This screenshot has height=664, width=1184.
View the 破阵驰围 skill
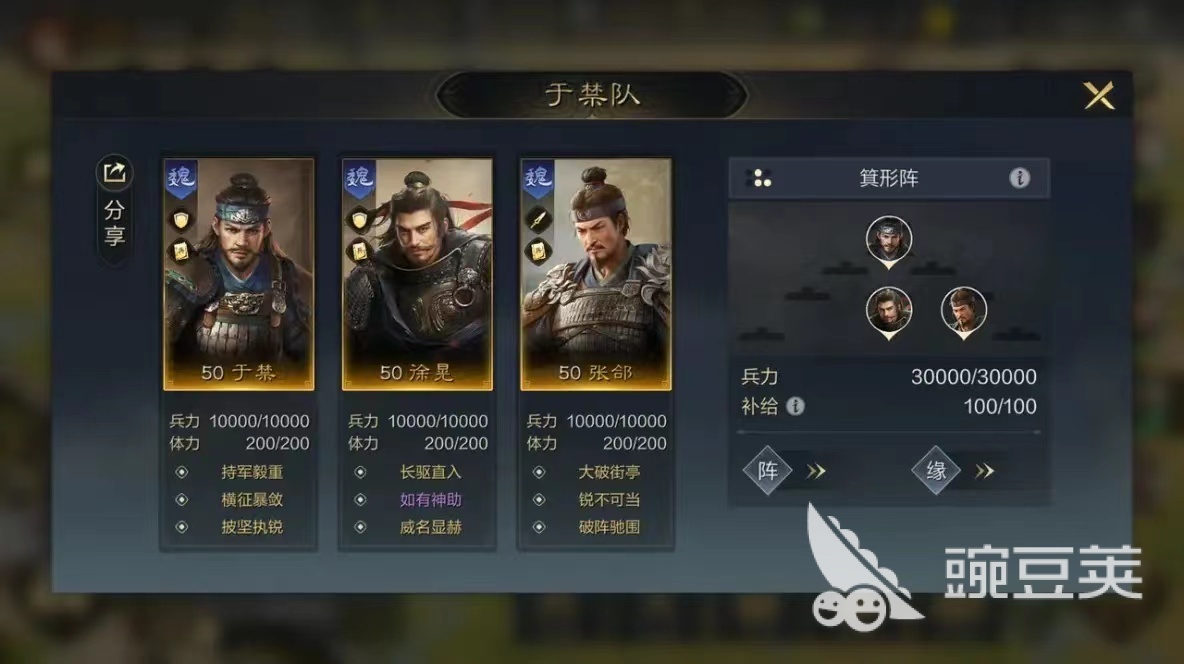(x=609, y=526)
